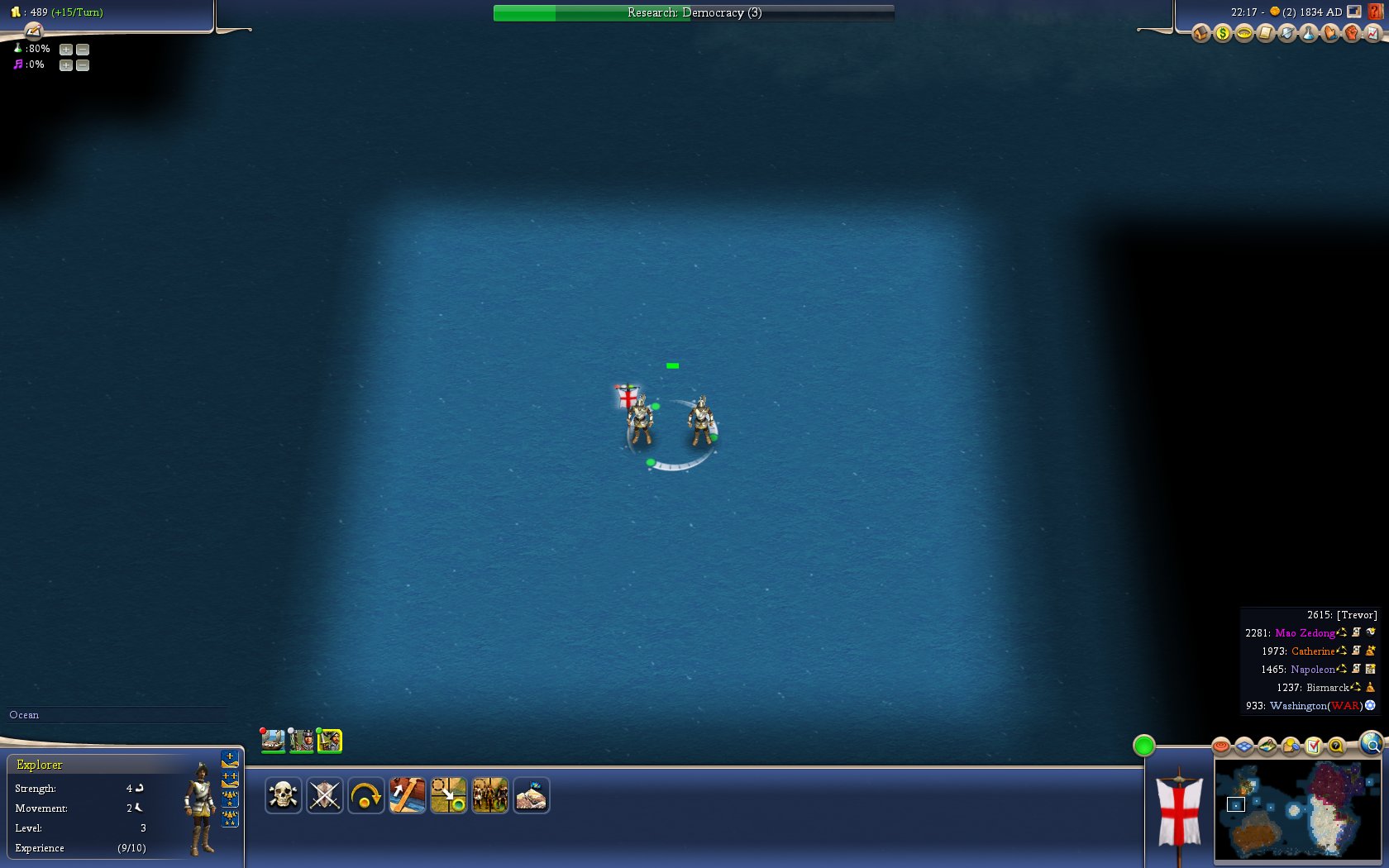
Task: Select the highlighted explorer unit portrait
Action: (329, 740)
